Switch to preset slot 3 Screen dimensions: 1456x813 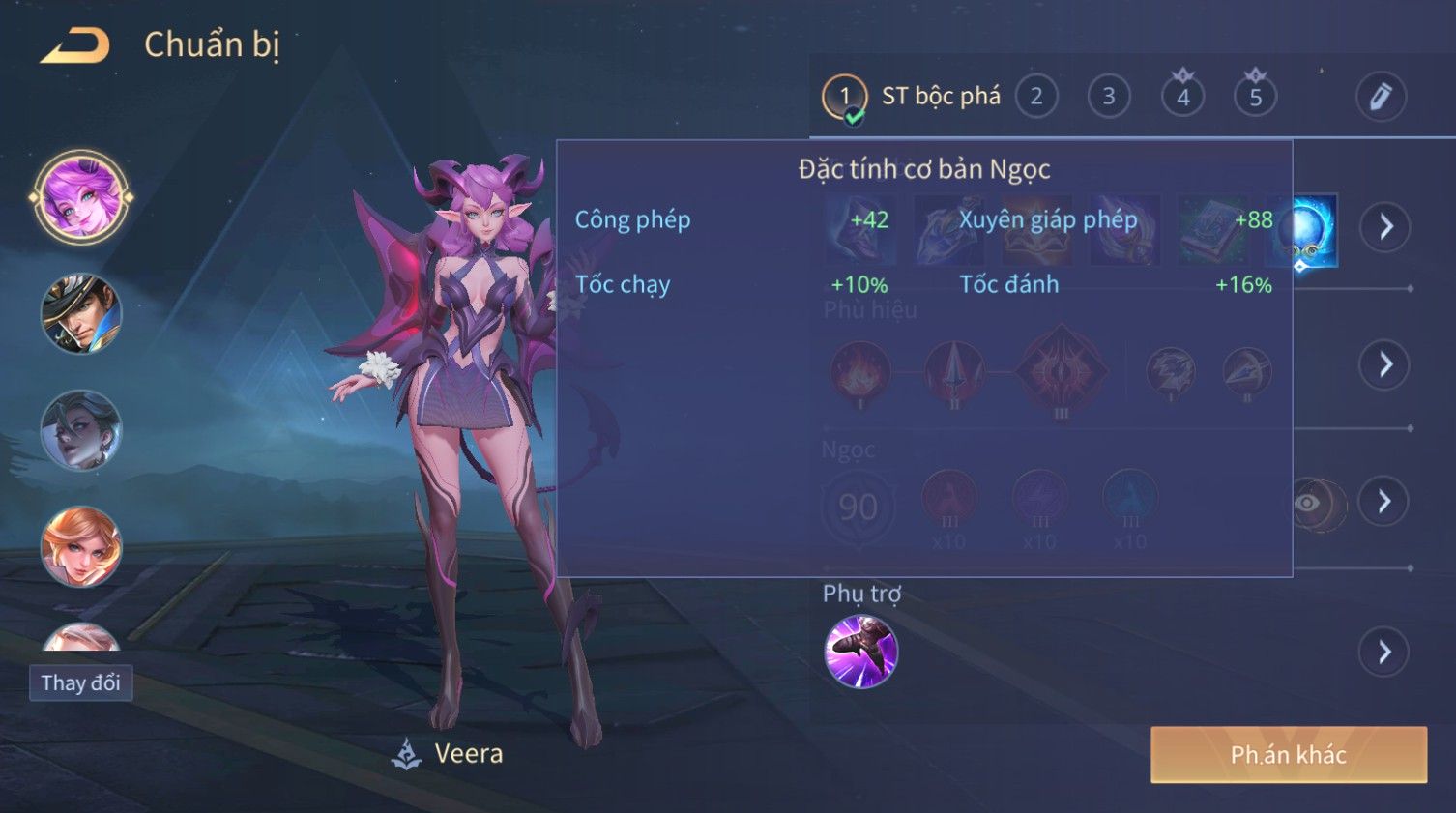[1109, 97]
